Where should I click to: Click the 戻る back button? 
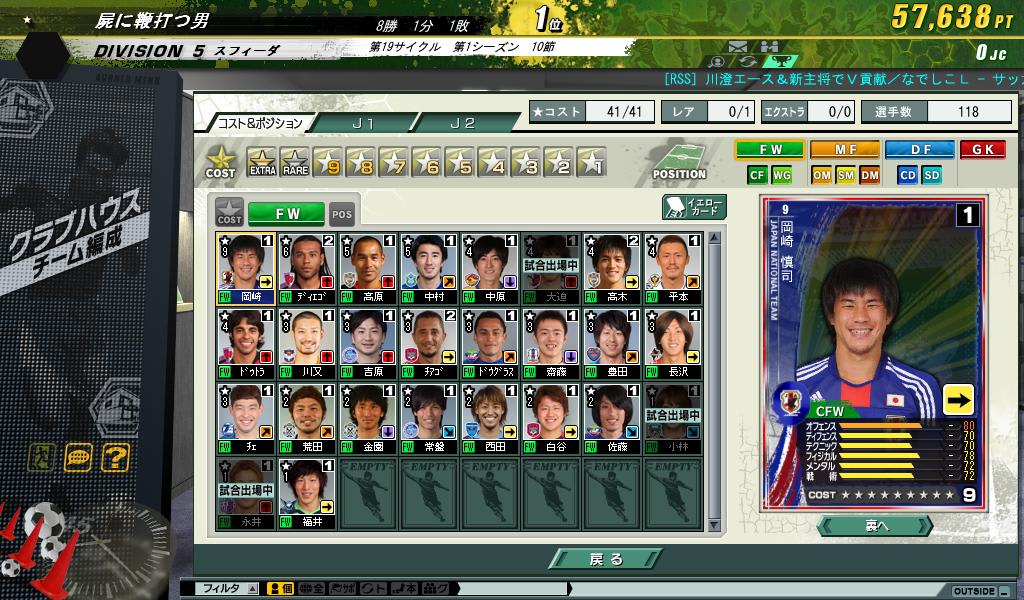coord(604,559)
